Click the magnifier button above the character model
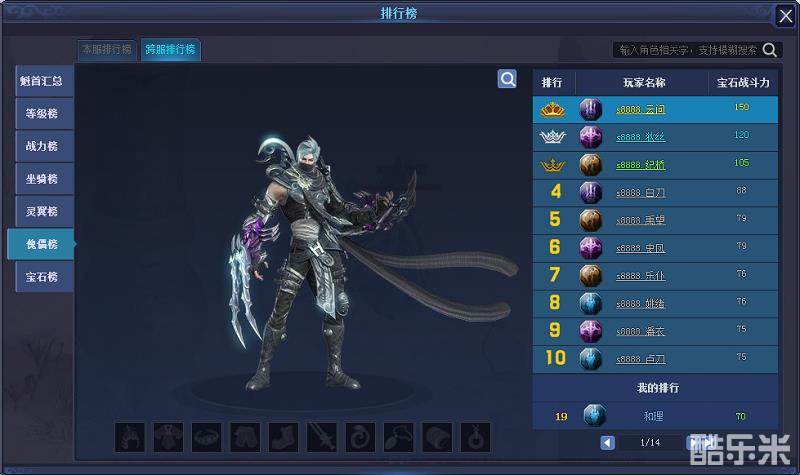This screenshot has height=475, width=800. pos(507,79)
